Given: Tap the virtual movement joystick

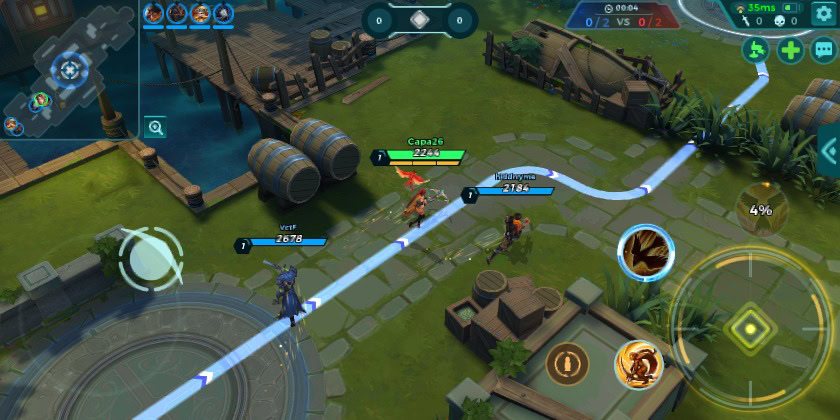Looking at the screenshot, I should [150, 259].
